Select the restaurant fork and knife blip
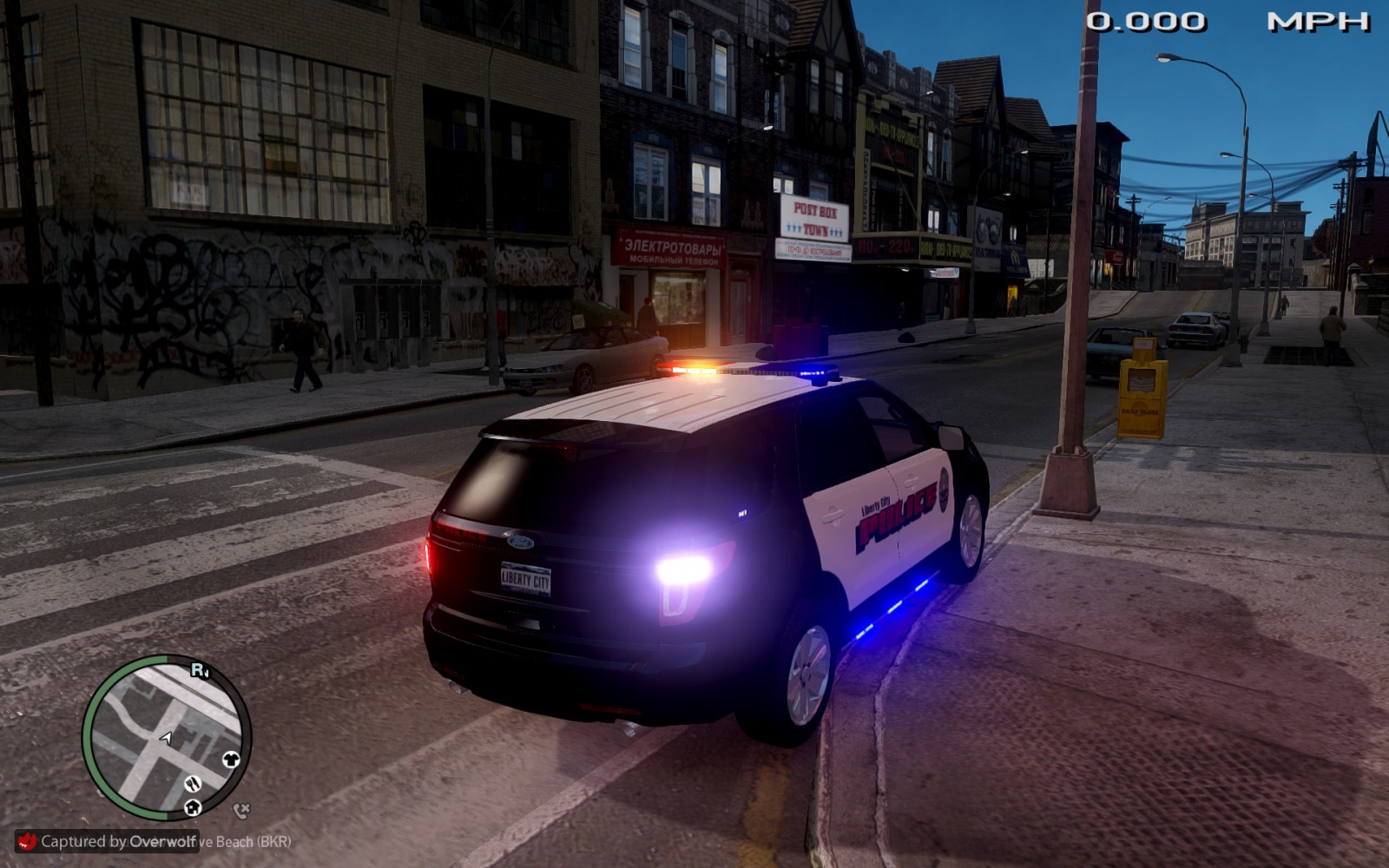The width and height of the screenshot is (1389, 868). (x=193, y=783)
